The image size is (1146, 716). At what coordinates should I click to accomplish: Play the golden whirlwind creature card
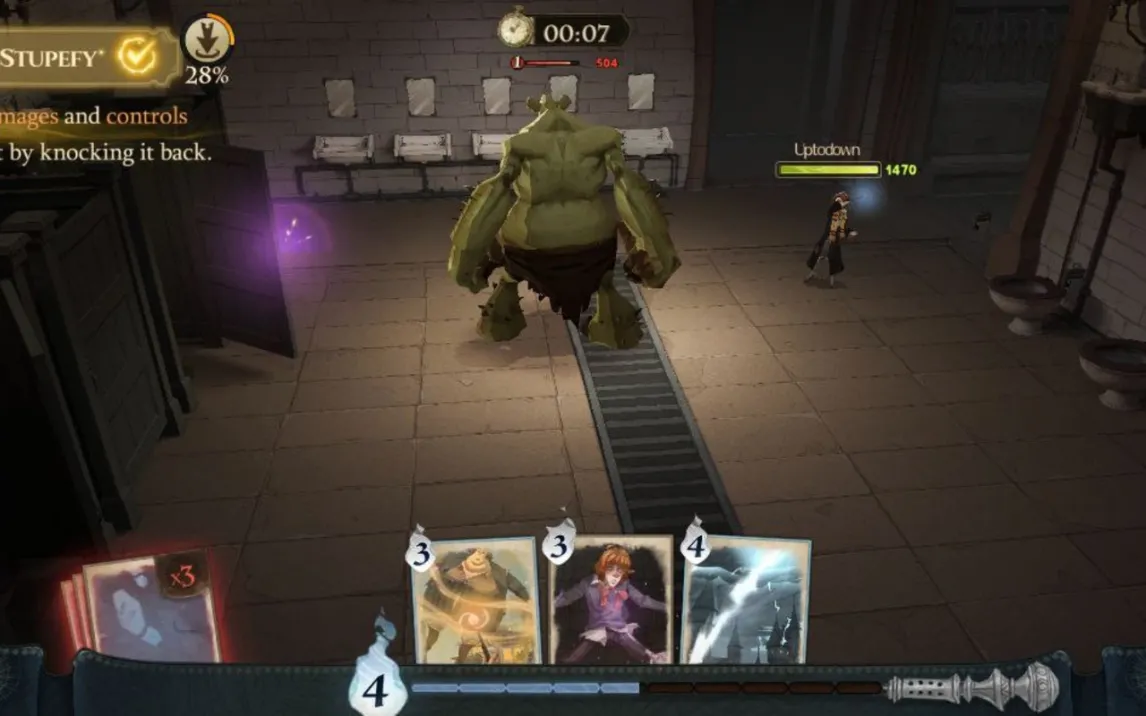(x=476, y=600)
